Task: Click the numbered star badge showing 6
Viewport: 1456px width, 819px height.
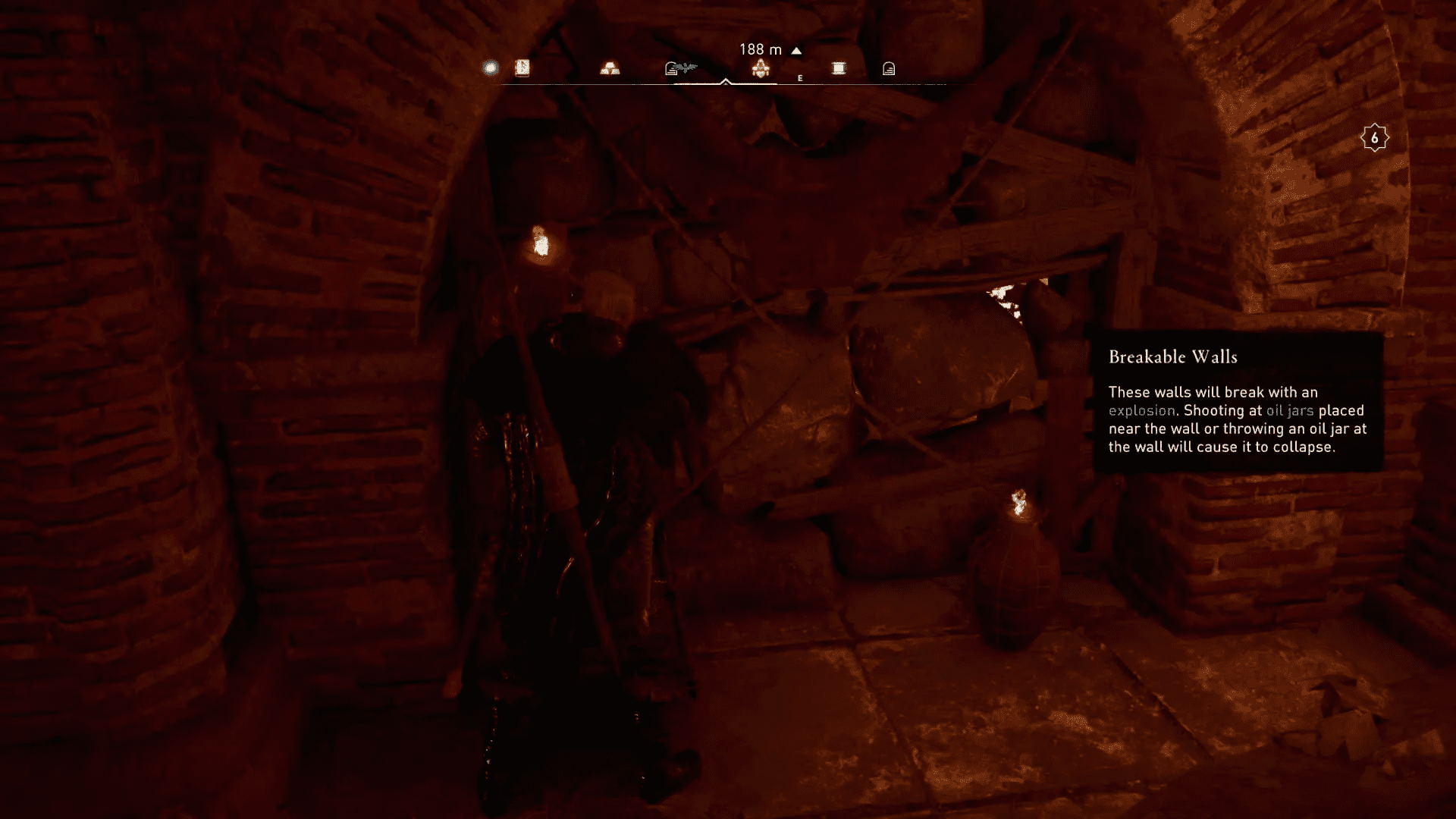Action: (x=1374, y=137)
